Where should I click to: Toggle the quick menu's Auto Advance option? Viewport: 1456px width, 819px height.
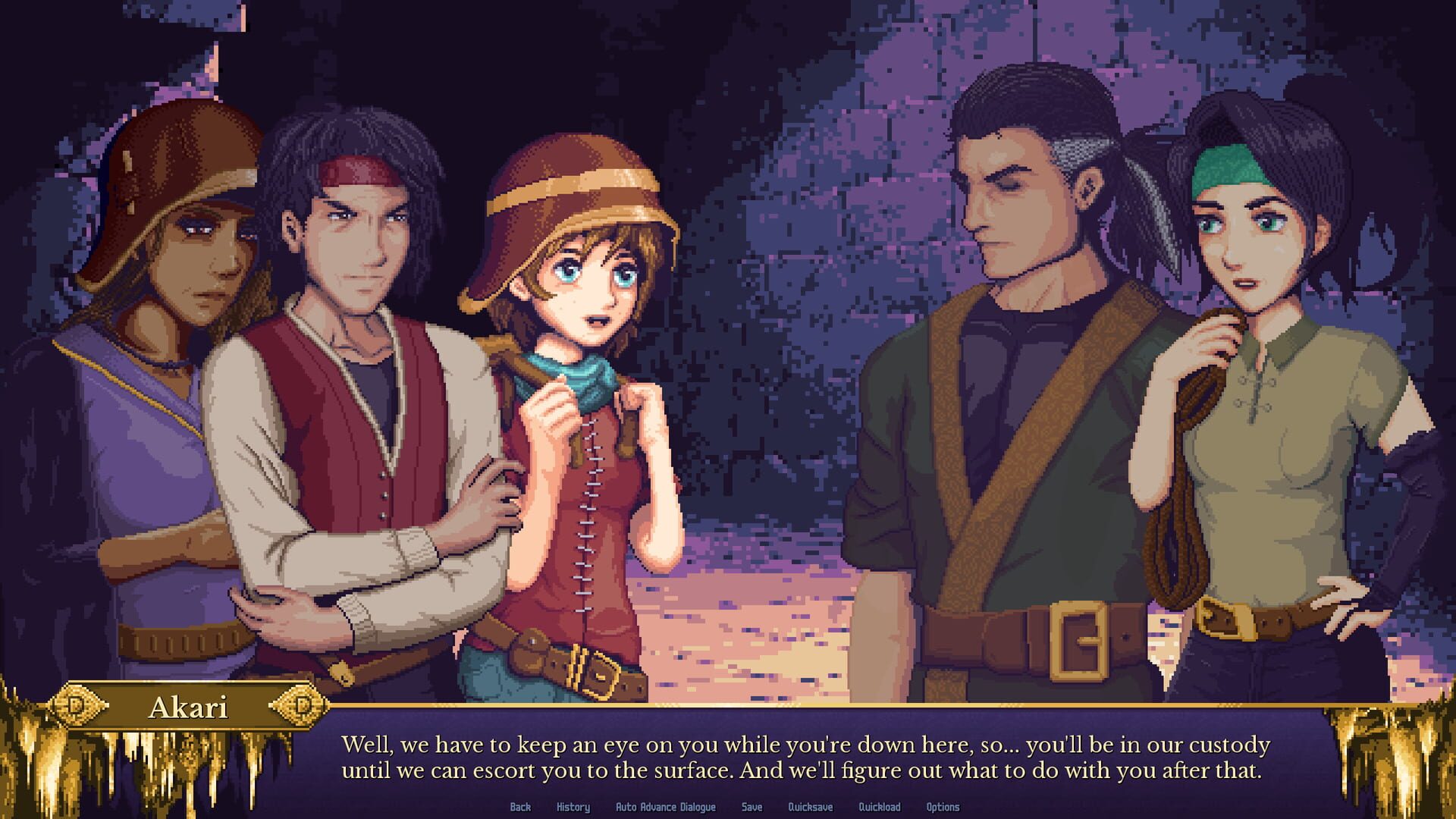[x=666, y=808]
